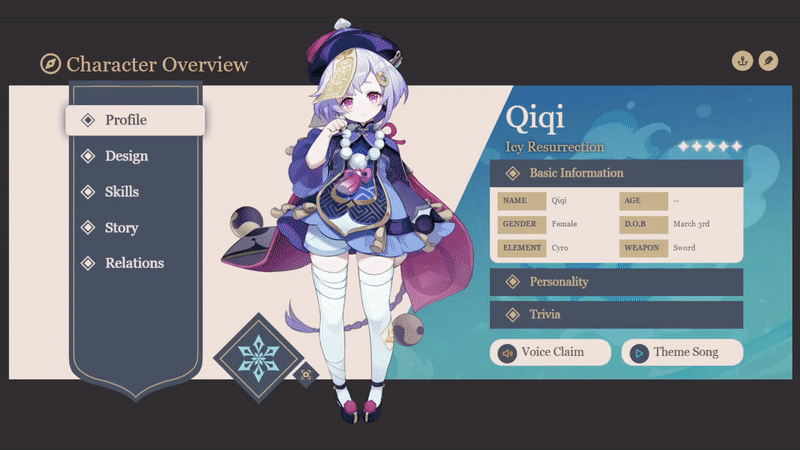800x450 pixels.
Task: Expand the Personality section
Action: click(616, 282)
